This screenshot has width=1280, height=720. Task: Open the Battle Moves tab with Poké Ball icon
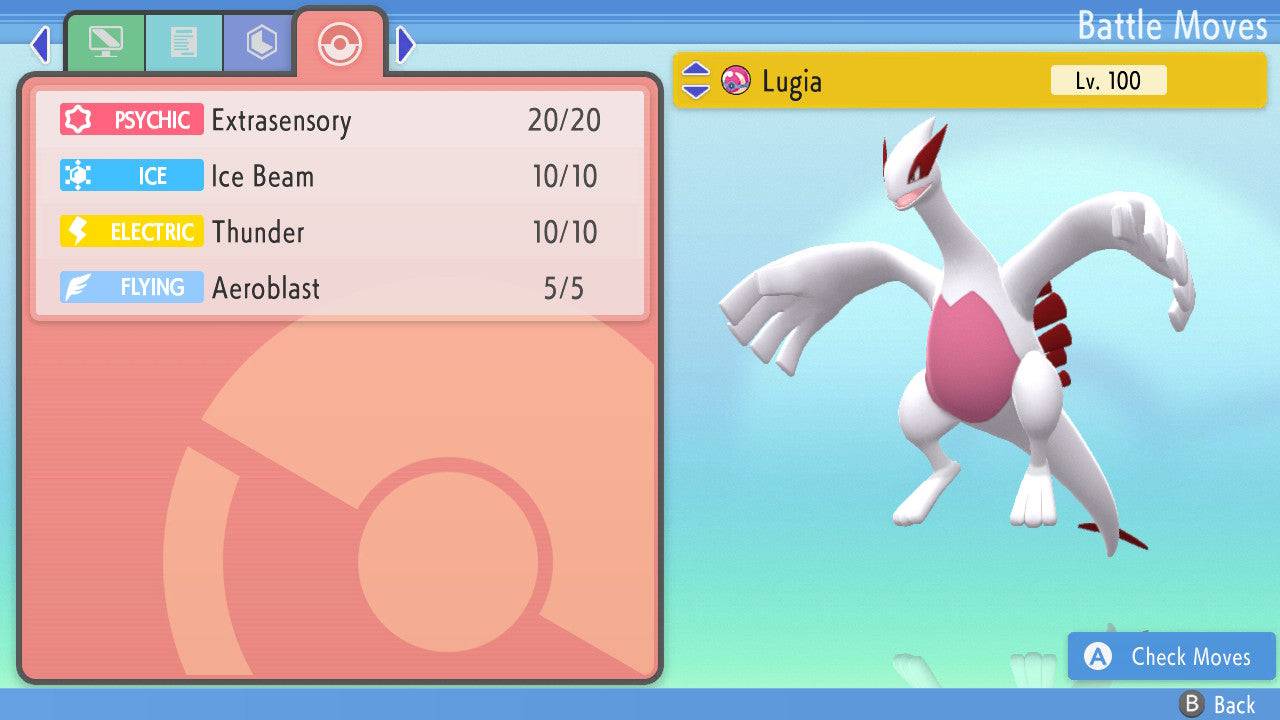(339, 43)
